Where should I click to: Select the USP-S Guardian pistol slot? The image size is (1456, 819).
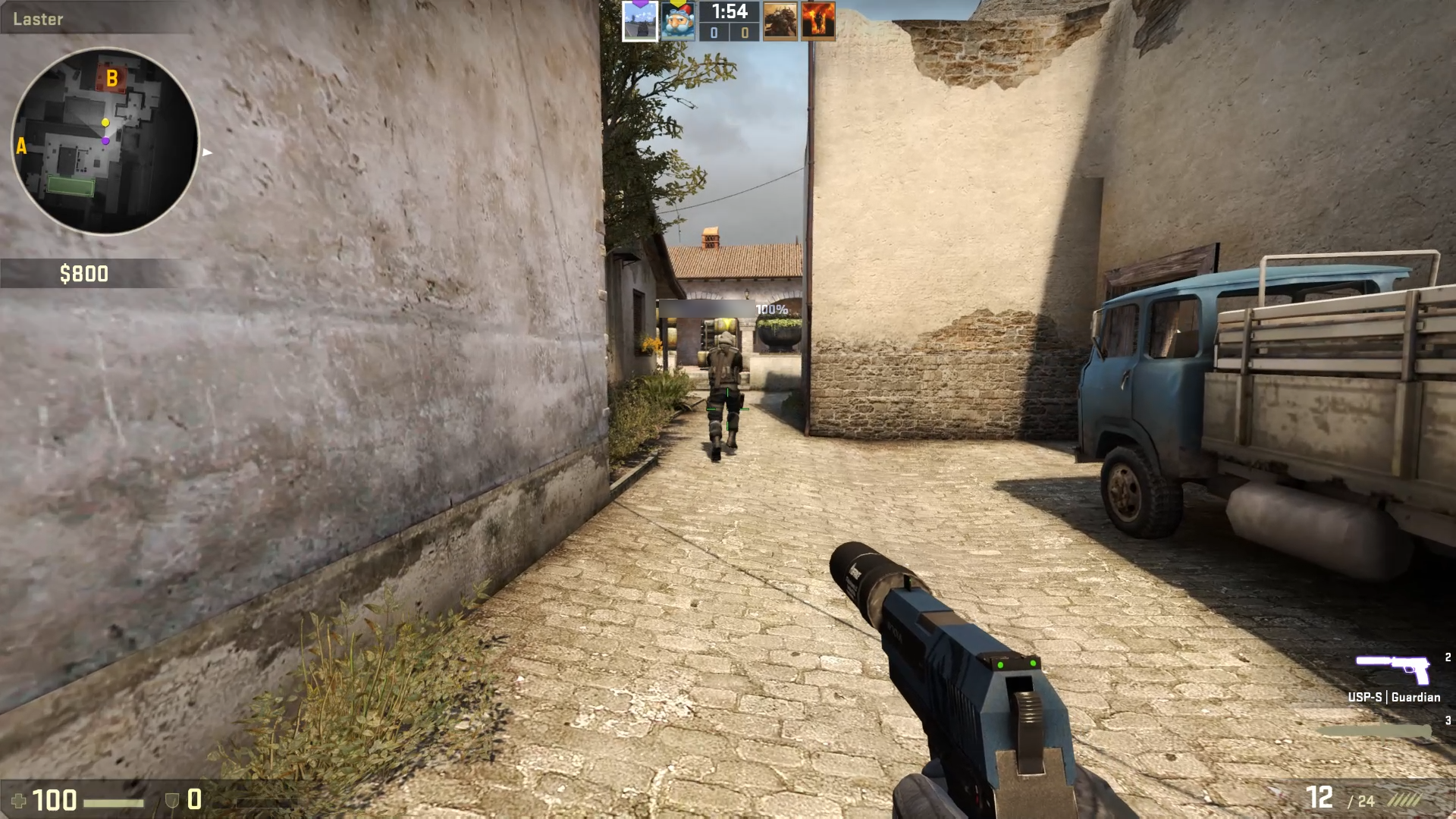click(1393, 671)
